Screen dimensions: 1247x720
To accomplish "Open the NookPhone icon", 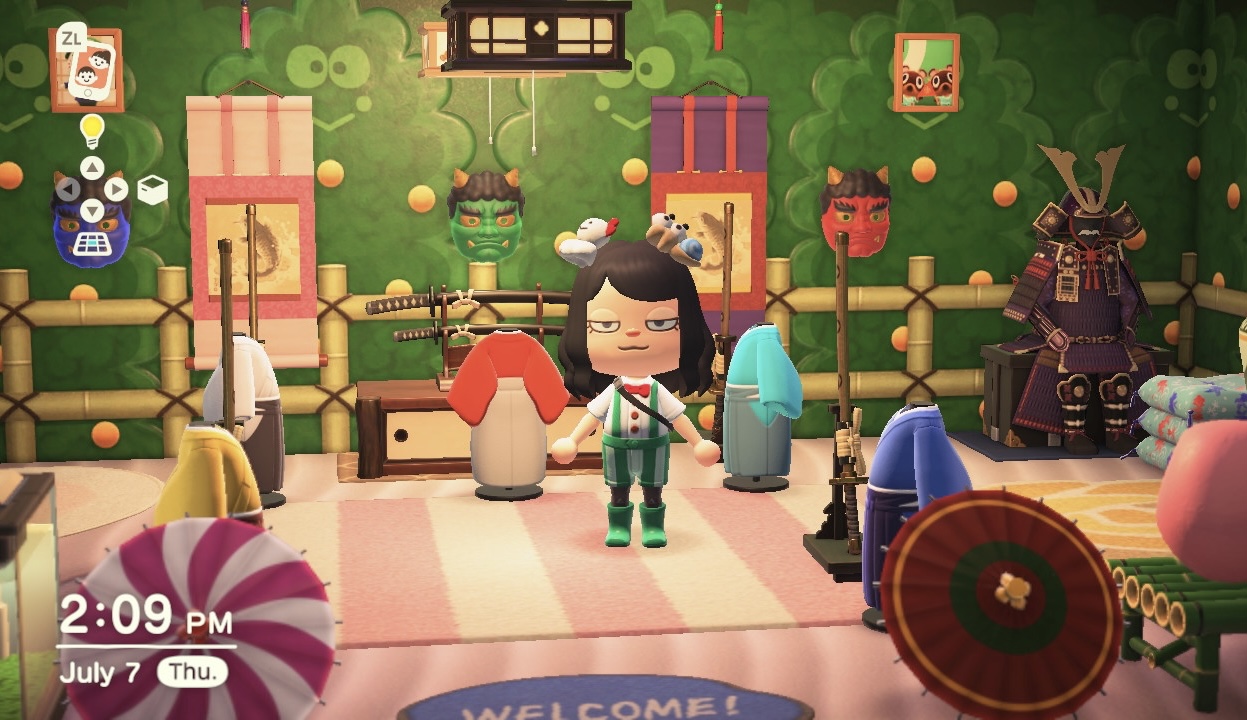I will [86, 70].
